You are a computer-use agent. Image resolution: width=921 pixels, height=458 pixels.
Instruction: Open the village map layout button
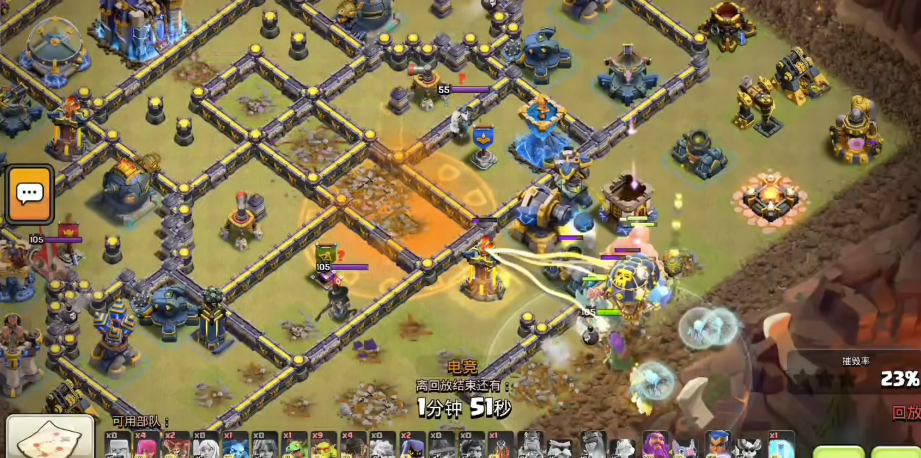pyautogui.click(x=50, y=437)
